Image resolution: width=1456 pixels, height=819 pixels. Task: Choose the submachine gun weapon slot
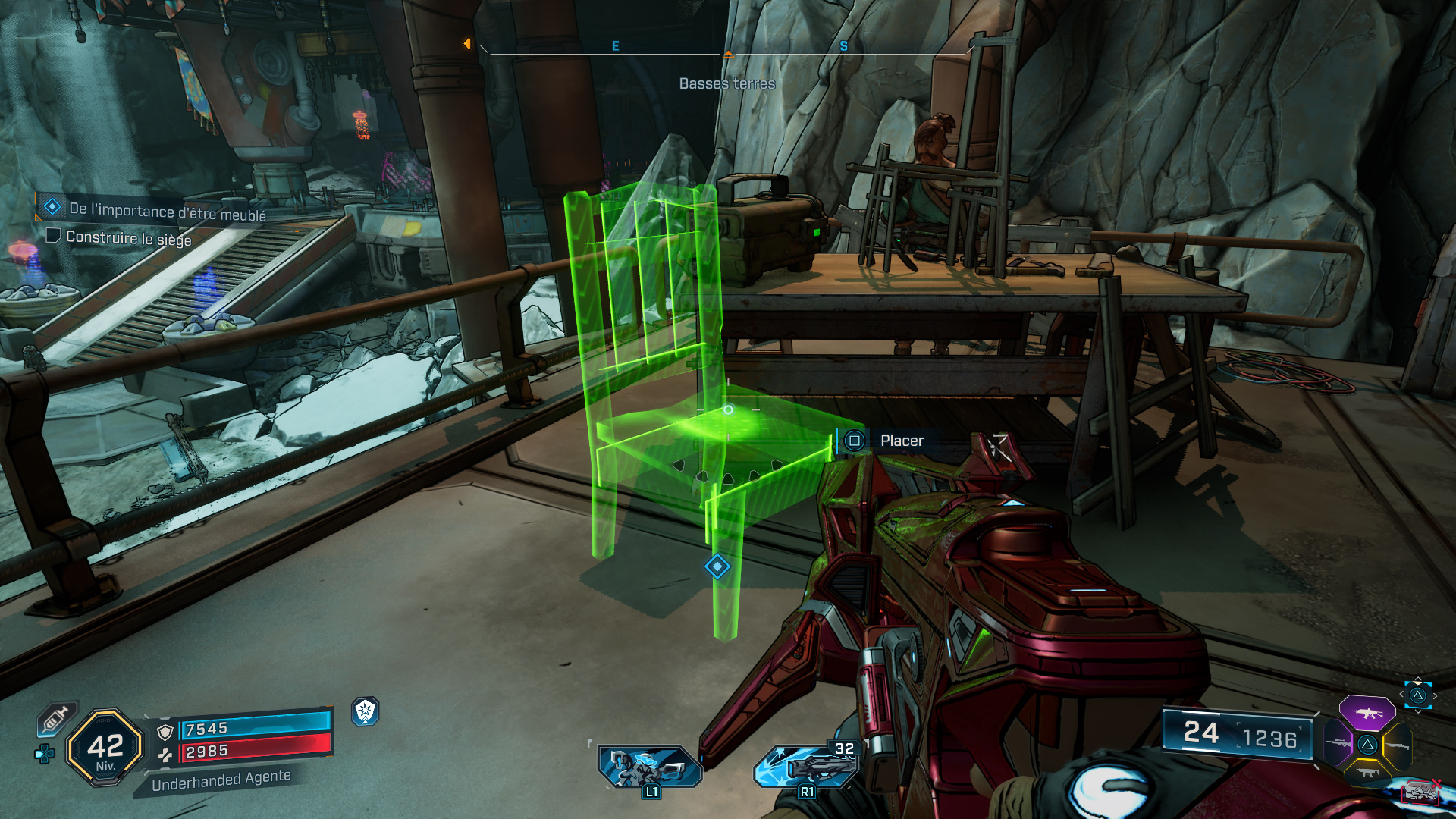tap(1368, 773)
